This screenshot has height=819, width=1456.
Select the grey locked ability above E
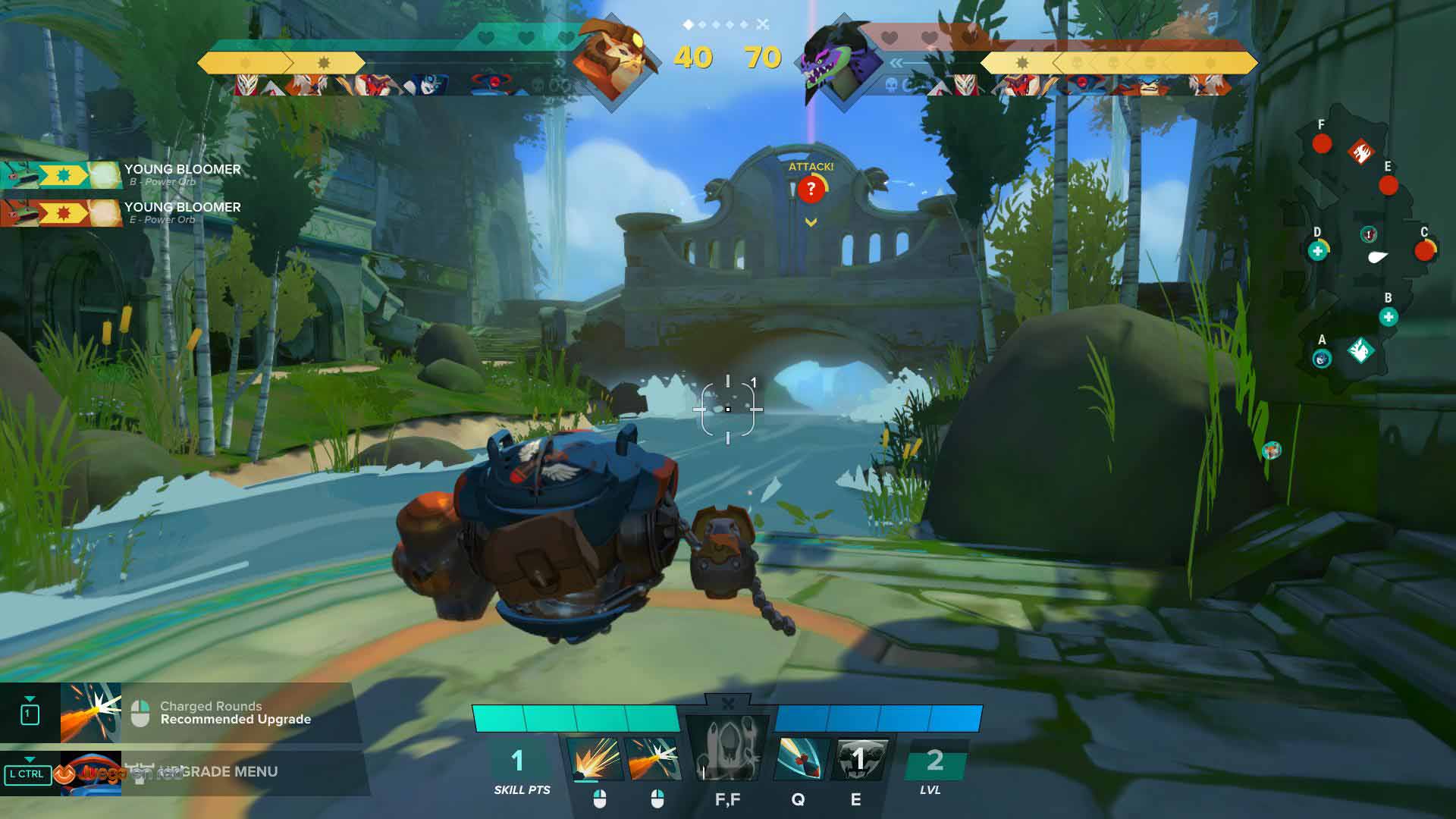(x=858, y=758)
